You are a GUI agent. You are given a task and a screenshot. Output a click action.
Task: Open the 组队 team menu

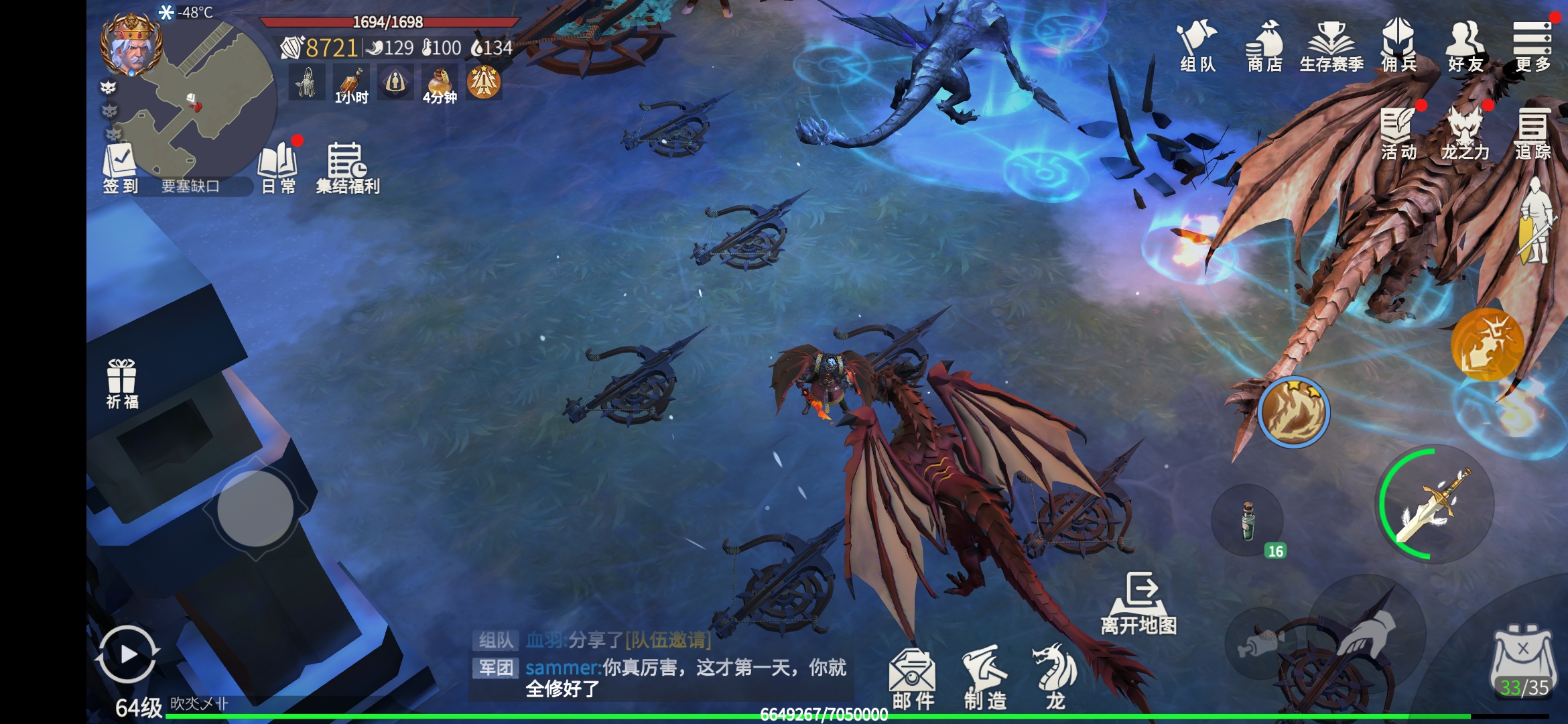pos(1197,44)
